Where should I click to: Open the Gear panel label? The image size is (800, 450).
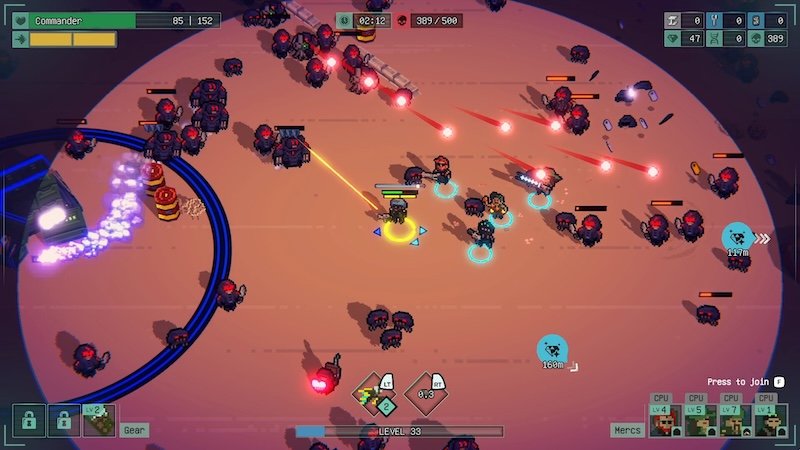tap(134, 430)
